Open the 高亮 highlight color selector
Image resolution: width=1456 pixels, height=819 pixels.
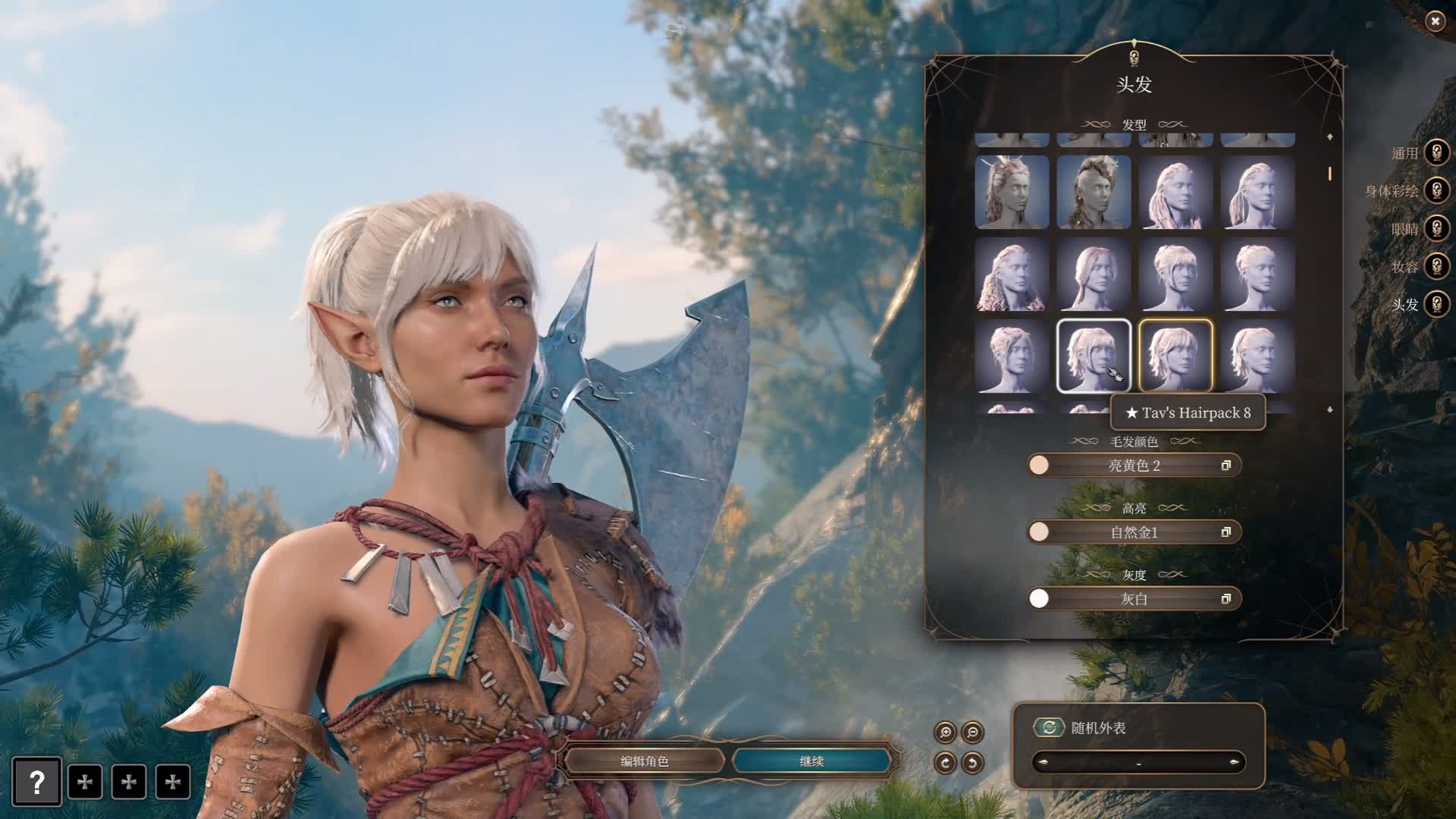click(x=1134, y=532)
